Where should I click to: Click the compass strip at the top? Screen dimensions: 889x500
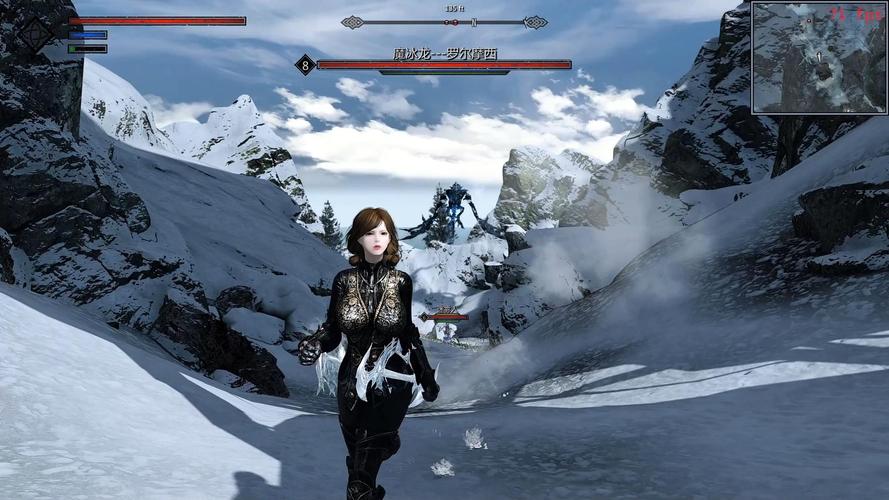click(x=444, y=21)
